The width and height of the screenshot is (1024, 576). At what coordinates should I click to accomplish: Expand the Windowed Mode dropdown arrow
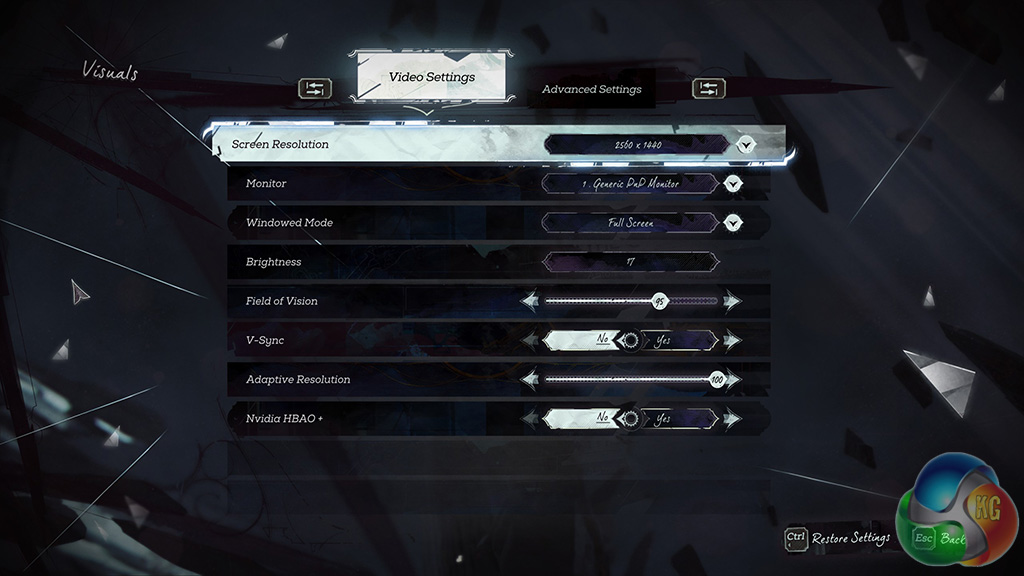(x=734, y=223)
